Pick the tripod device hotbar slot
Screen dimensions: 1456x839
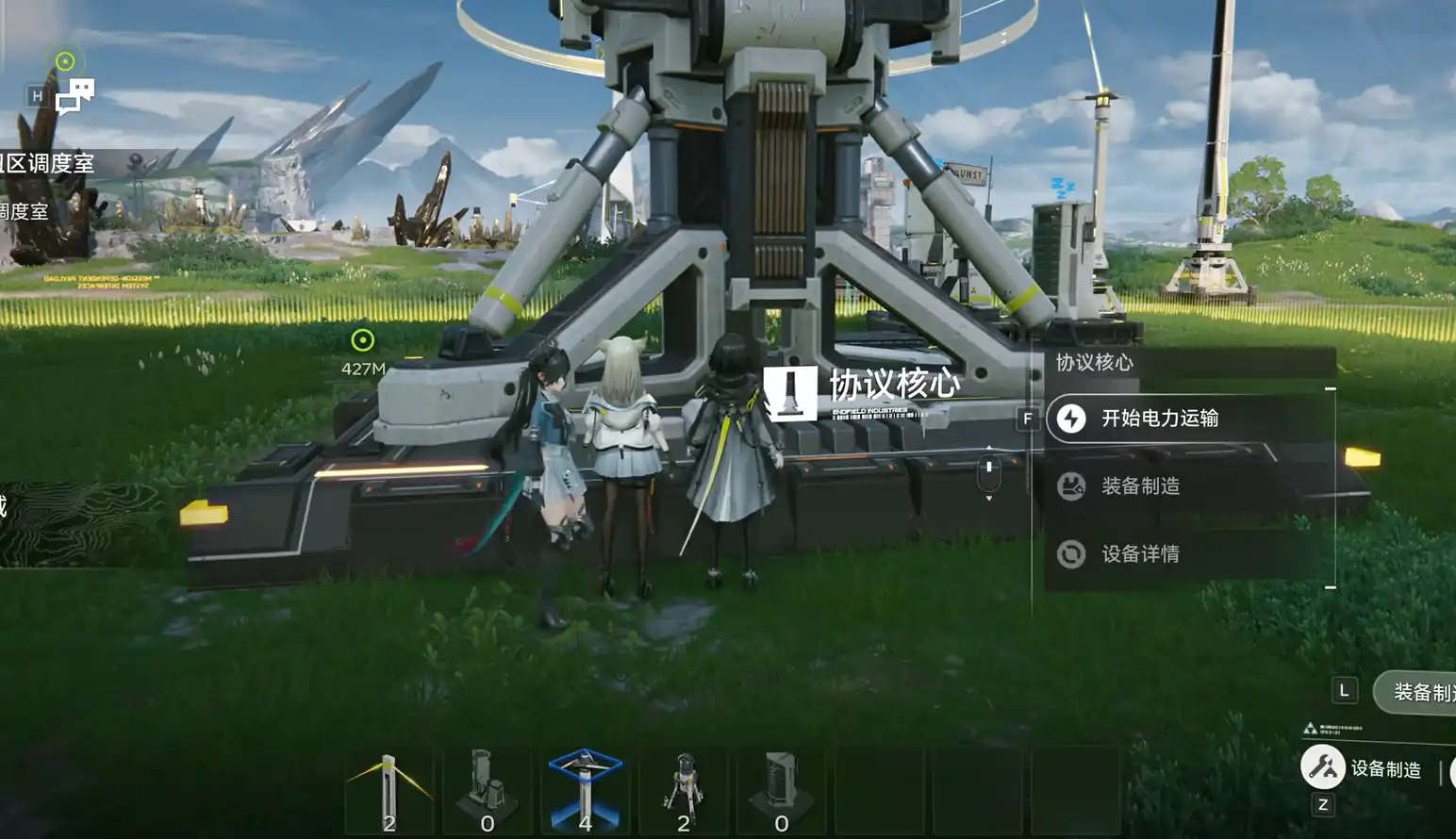tap(684, 790)
